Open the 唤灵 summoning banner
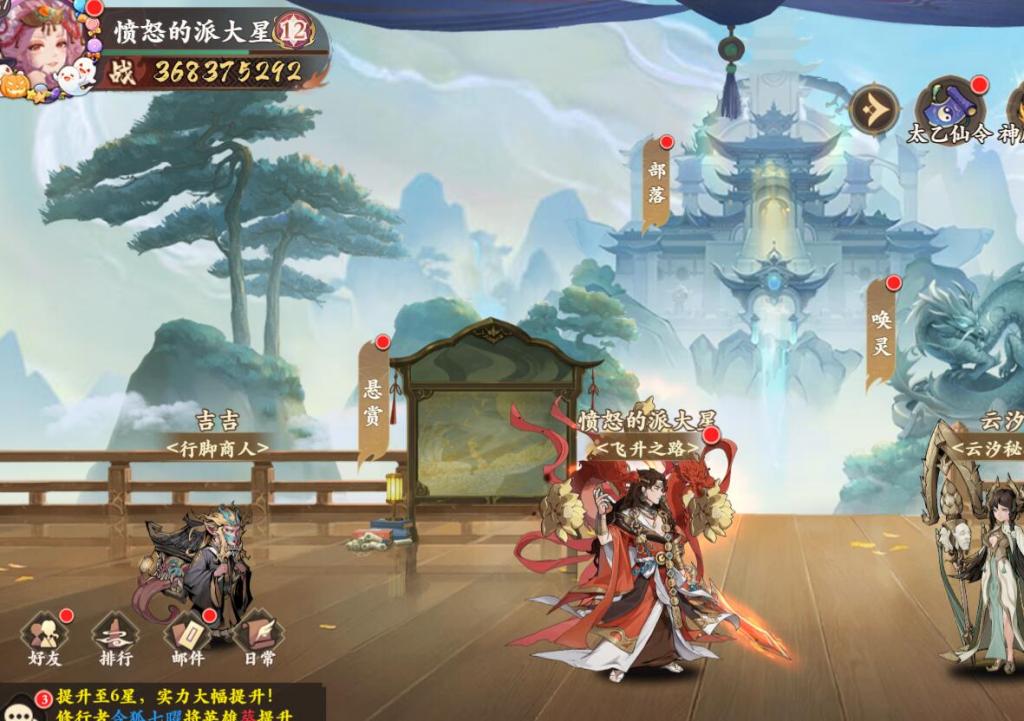Viewport: 1024px width, 721px height. pyautogui.click(x=881, y=334)
